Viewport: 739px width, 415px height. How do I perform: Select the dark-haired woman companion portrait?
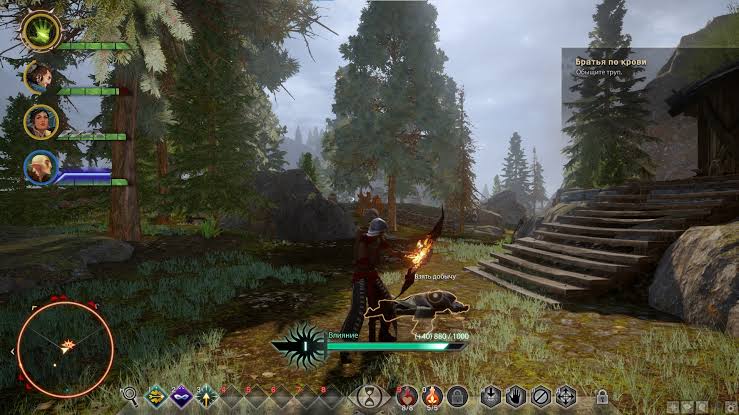41,122
